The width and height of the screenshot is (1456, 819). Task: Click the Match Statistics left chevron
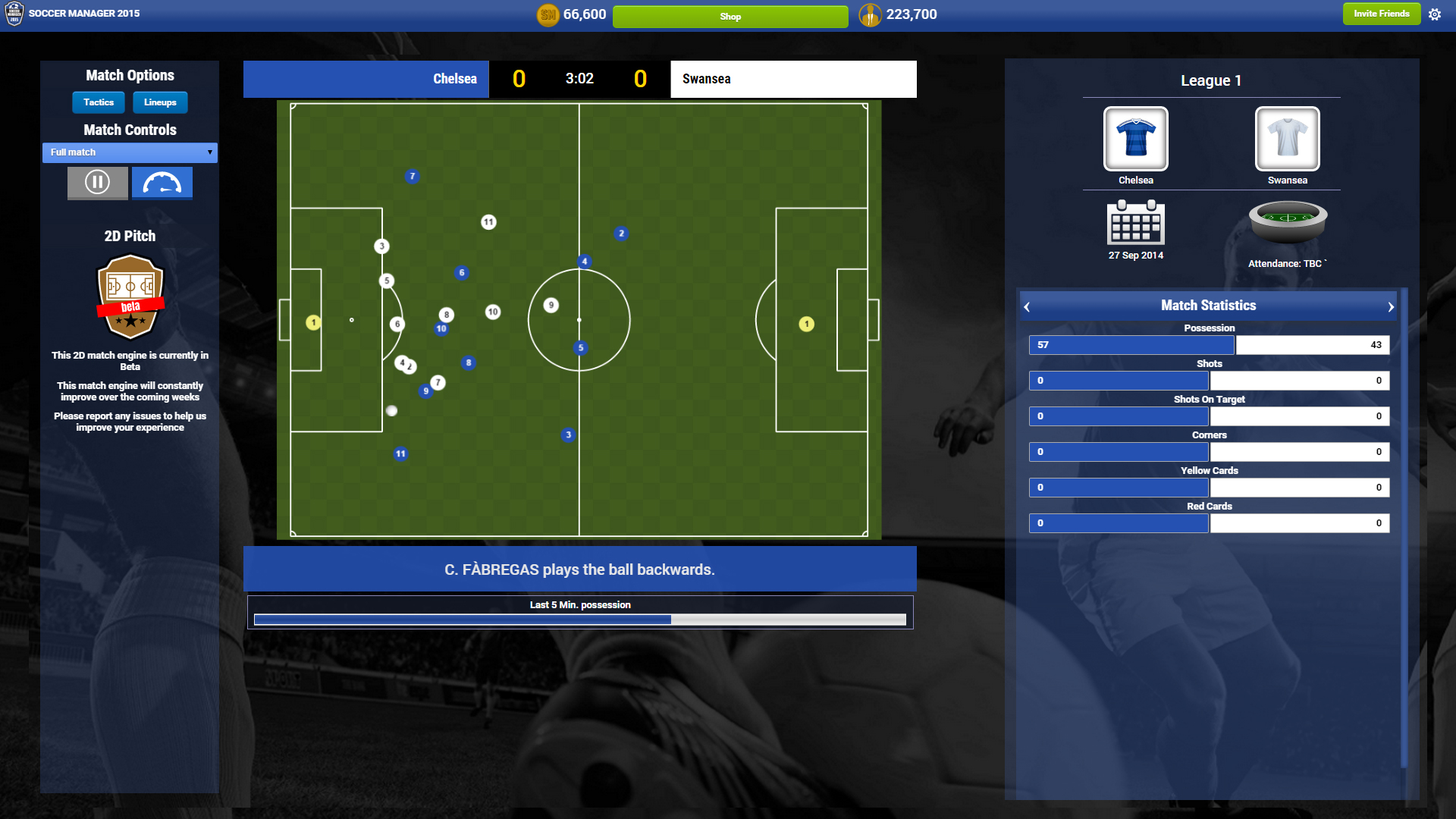coord(1028,306)
